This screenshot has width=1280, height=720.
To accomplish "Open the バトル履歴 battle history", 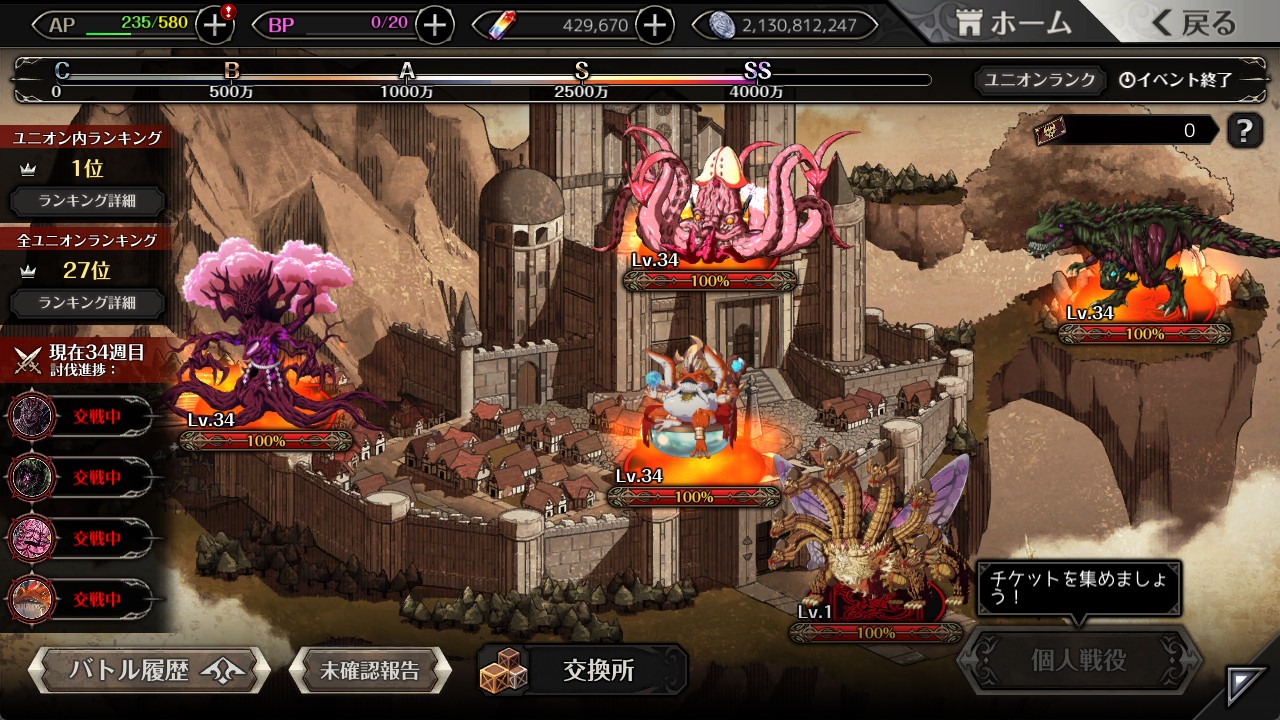I will 149,670.
